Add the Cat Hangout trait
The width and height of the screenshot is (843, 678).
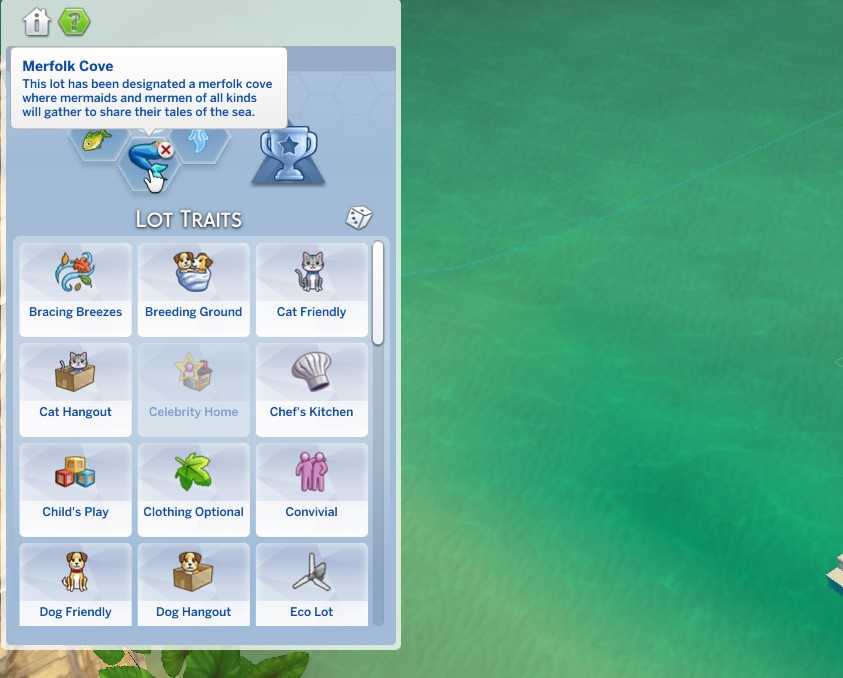(76, 389)
